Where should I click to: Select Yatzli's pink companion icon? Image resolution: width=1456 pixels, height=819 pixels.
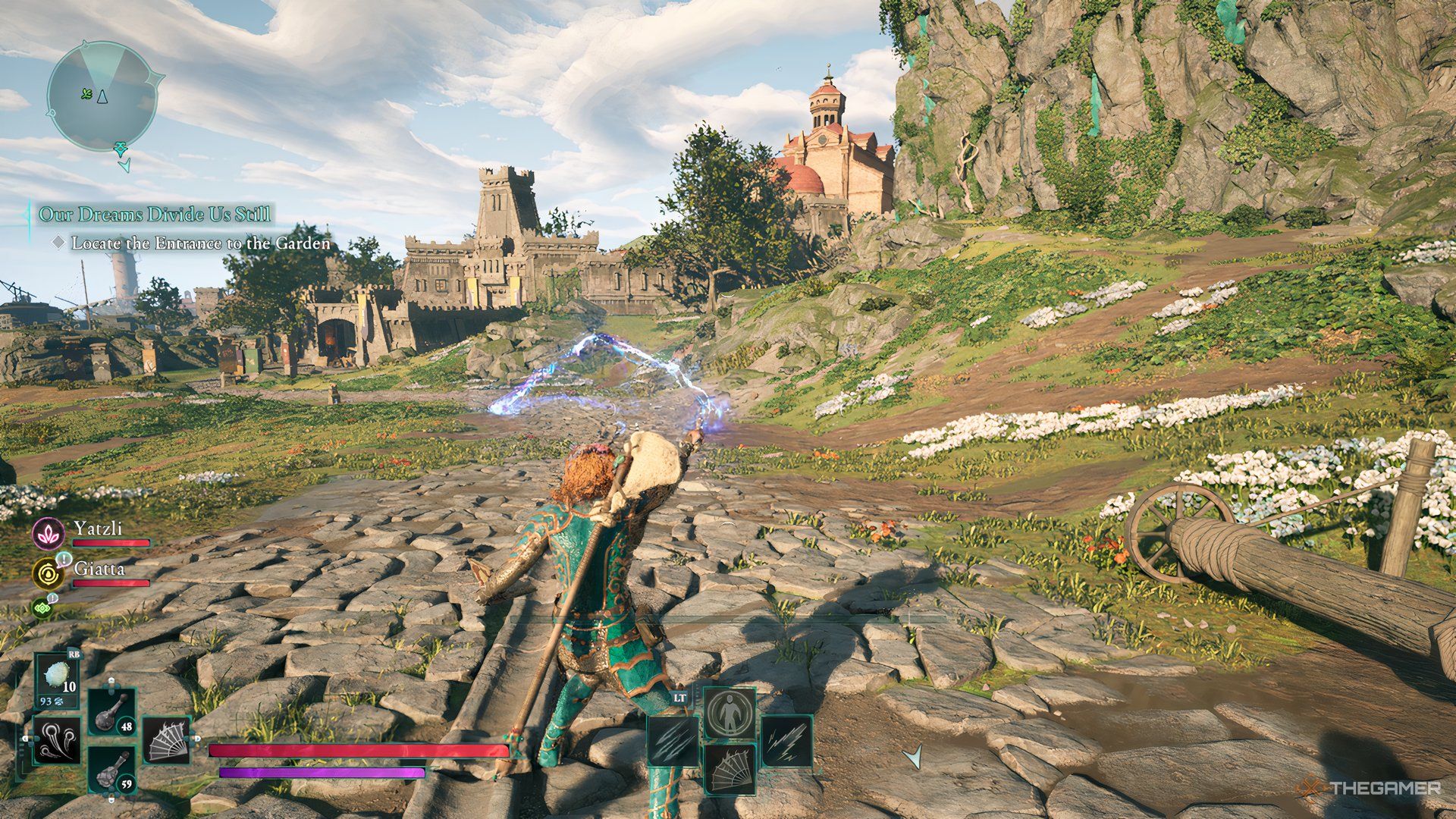pyautogui.click(x=48, y=533)
